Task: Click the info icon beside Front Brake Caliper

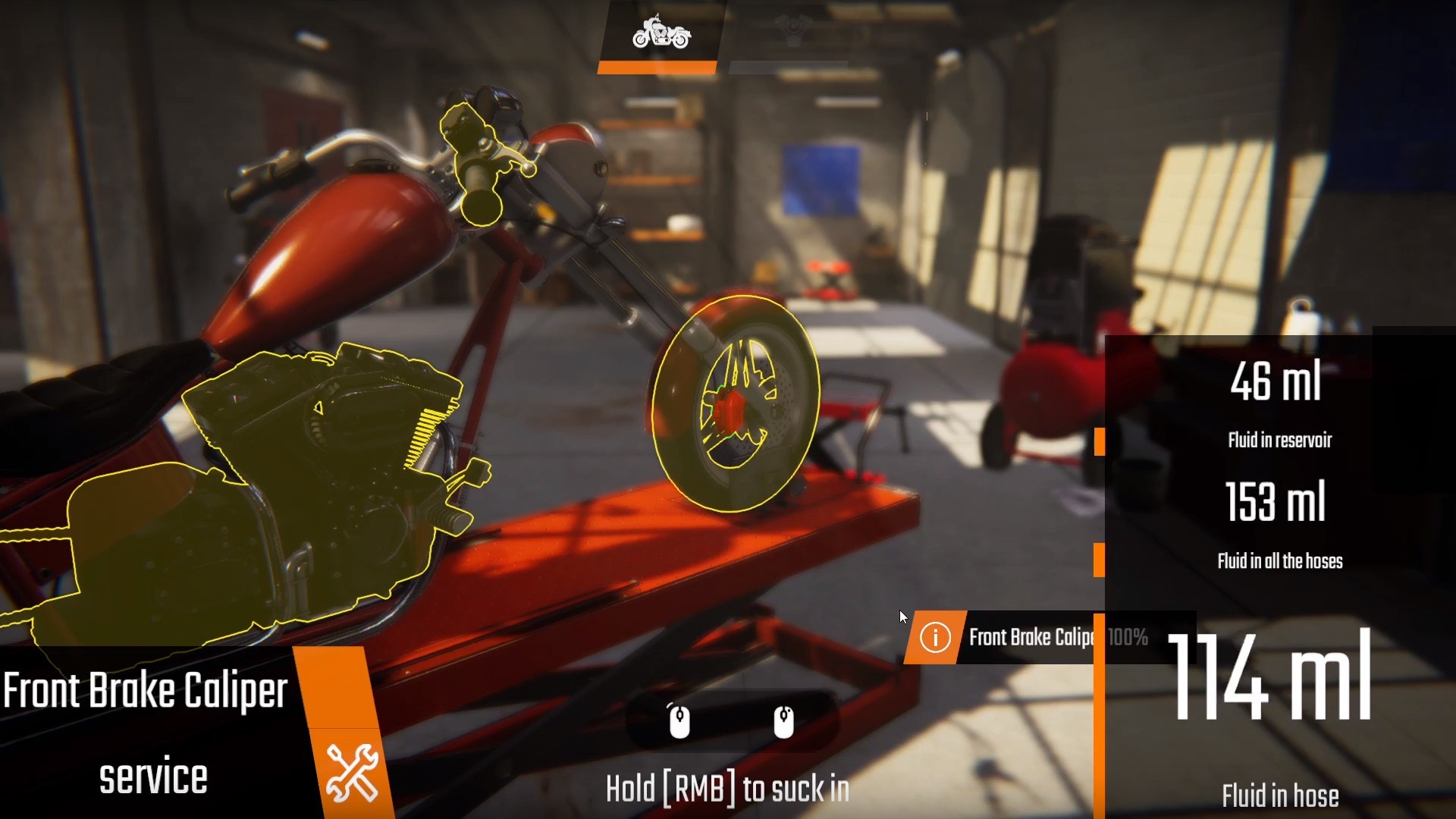Action: pyautogui.click(x=934, y=638)
